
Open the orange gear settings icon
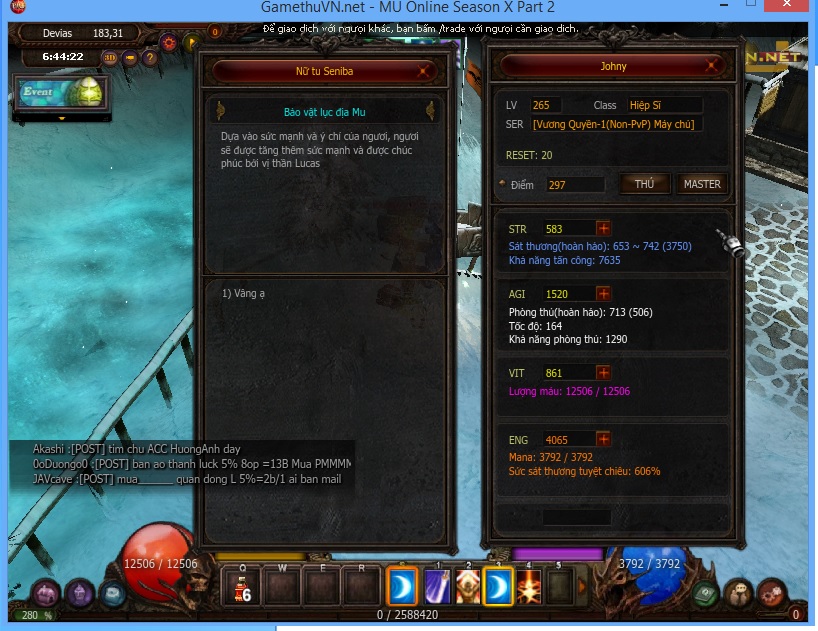(x=168, y=43)
